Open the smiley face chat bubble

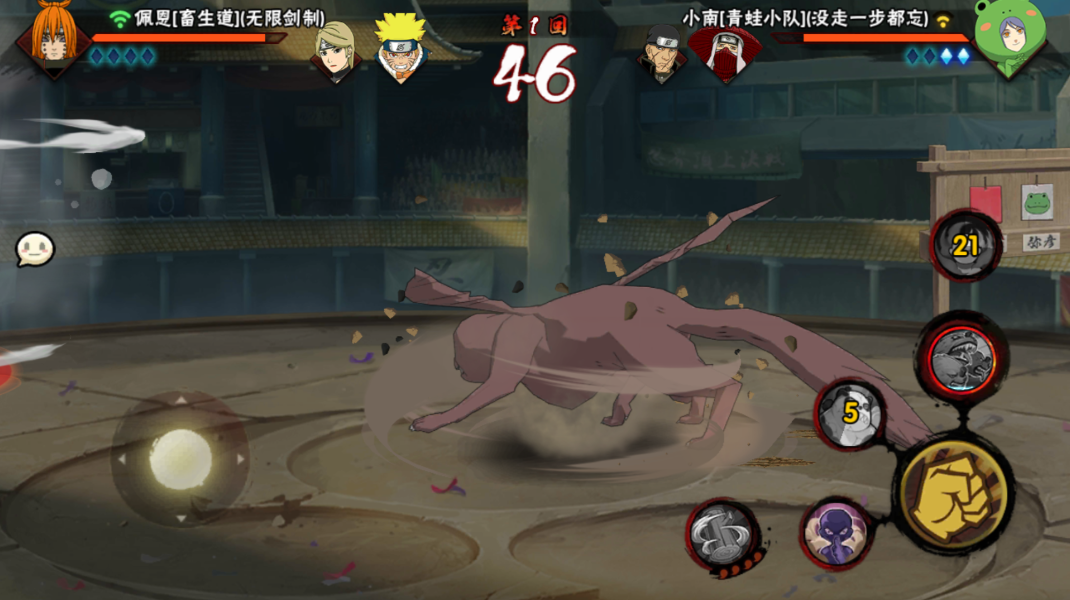click(x=34, y=249)
